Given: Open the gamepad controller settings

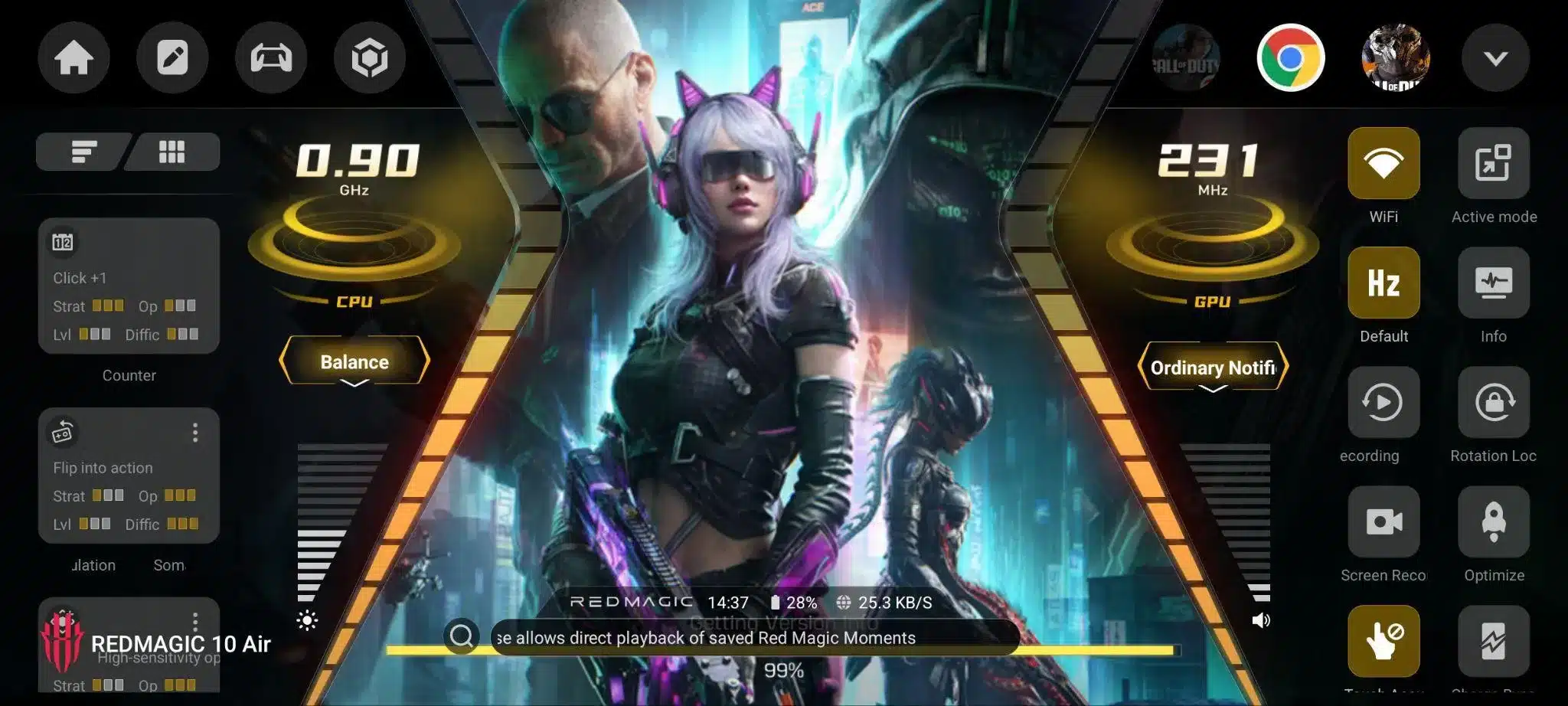Looking at the screenshot, I should coord(271,58).
